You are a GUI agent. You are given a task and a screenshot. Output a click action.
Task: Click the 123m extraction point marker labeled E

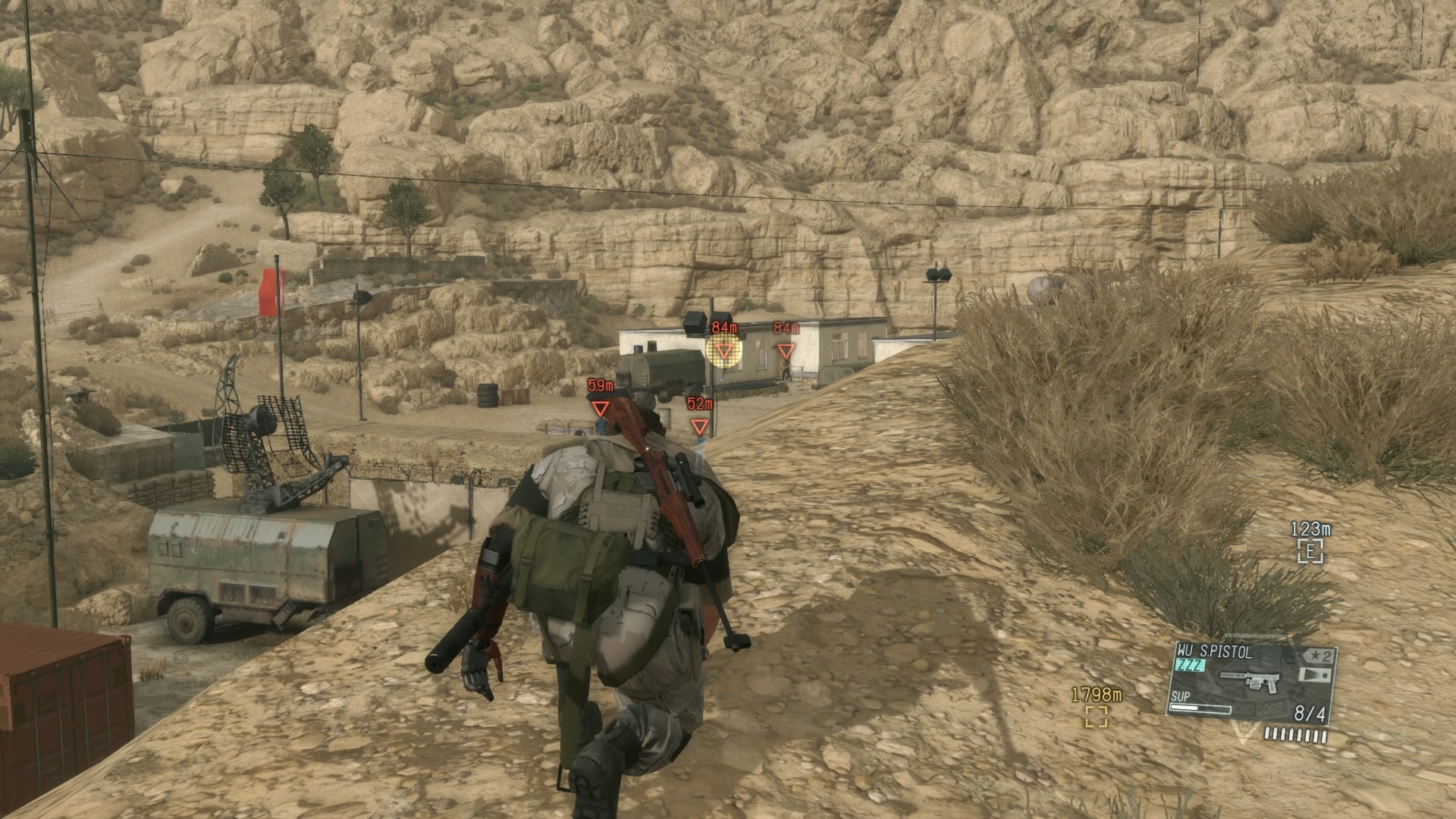(1309, 551)
